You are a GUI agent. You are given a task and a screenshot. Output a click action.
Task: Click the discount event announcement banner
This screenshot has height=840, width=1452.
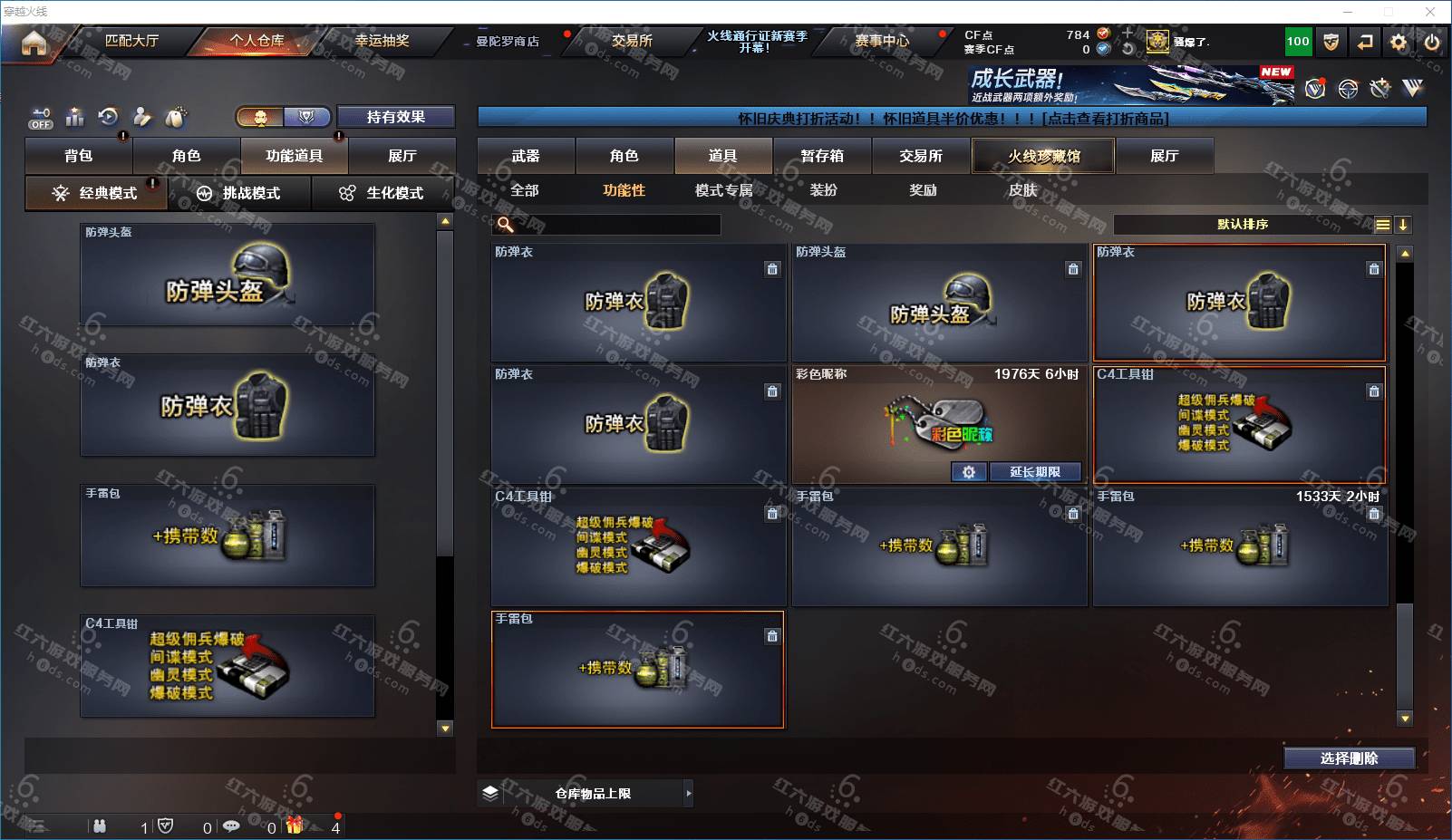[952, 119]
